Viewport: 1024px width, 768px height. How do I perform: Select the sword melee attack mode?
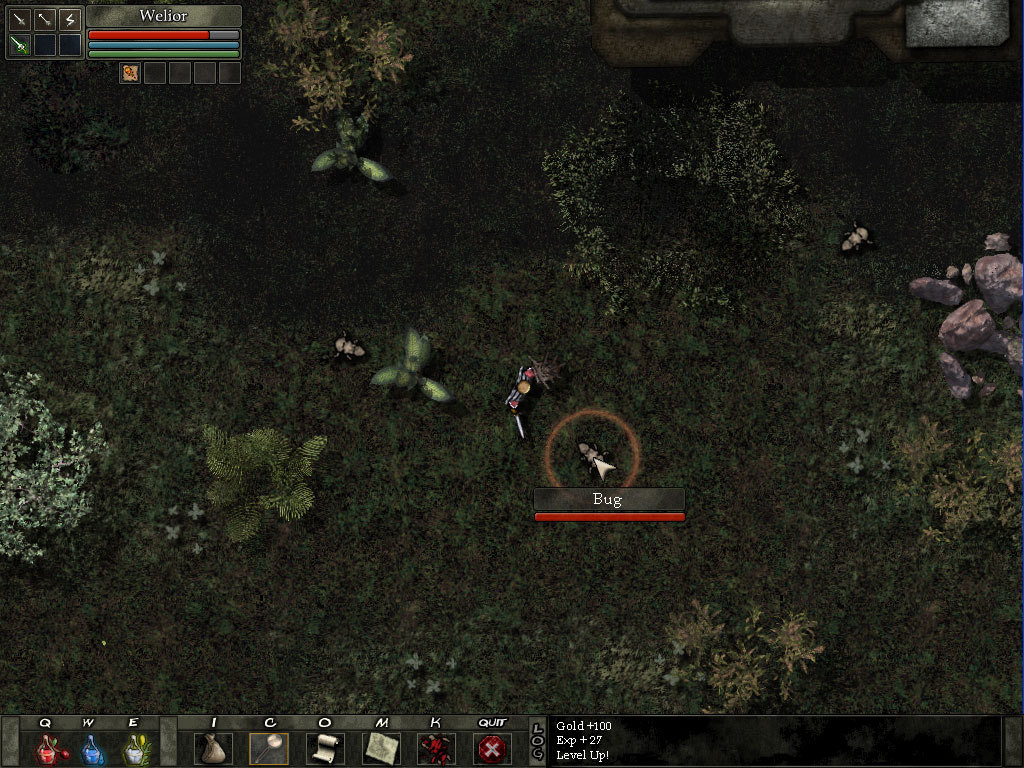click(x=19, y=19)
